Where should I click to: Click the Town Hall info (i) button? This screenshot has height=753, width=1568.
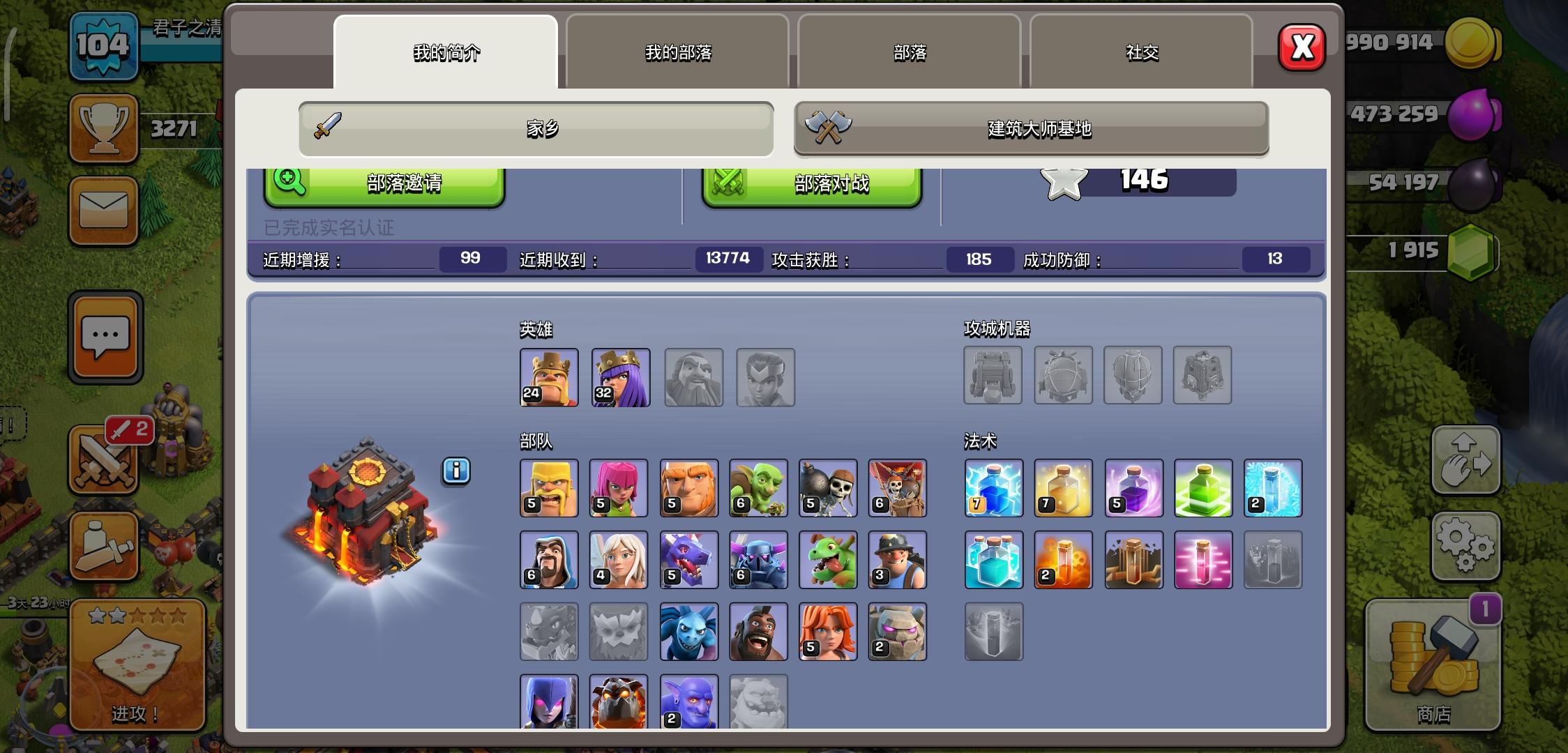tap(455, 471)
